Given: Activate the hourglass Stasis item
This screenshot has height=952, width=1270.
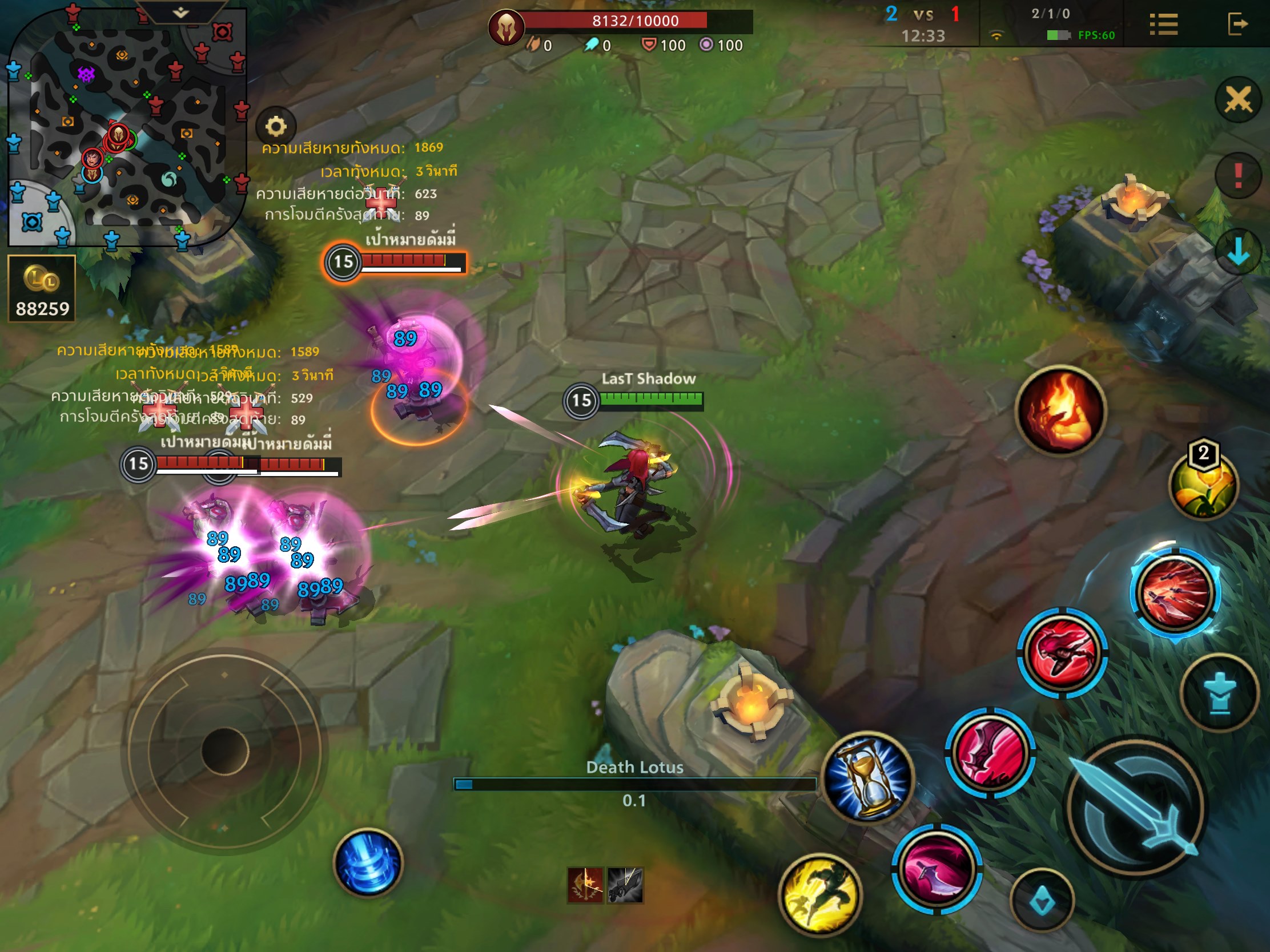Looking at the screenshot, I should 868,776.
